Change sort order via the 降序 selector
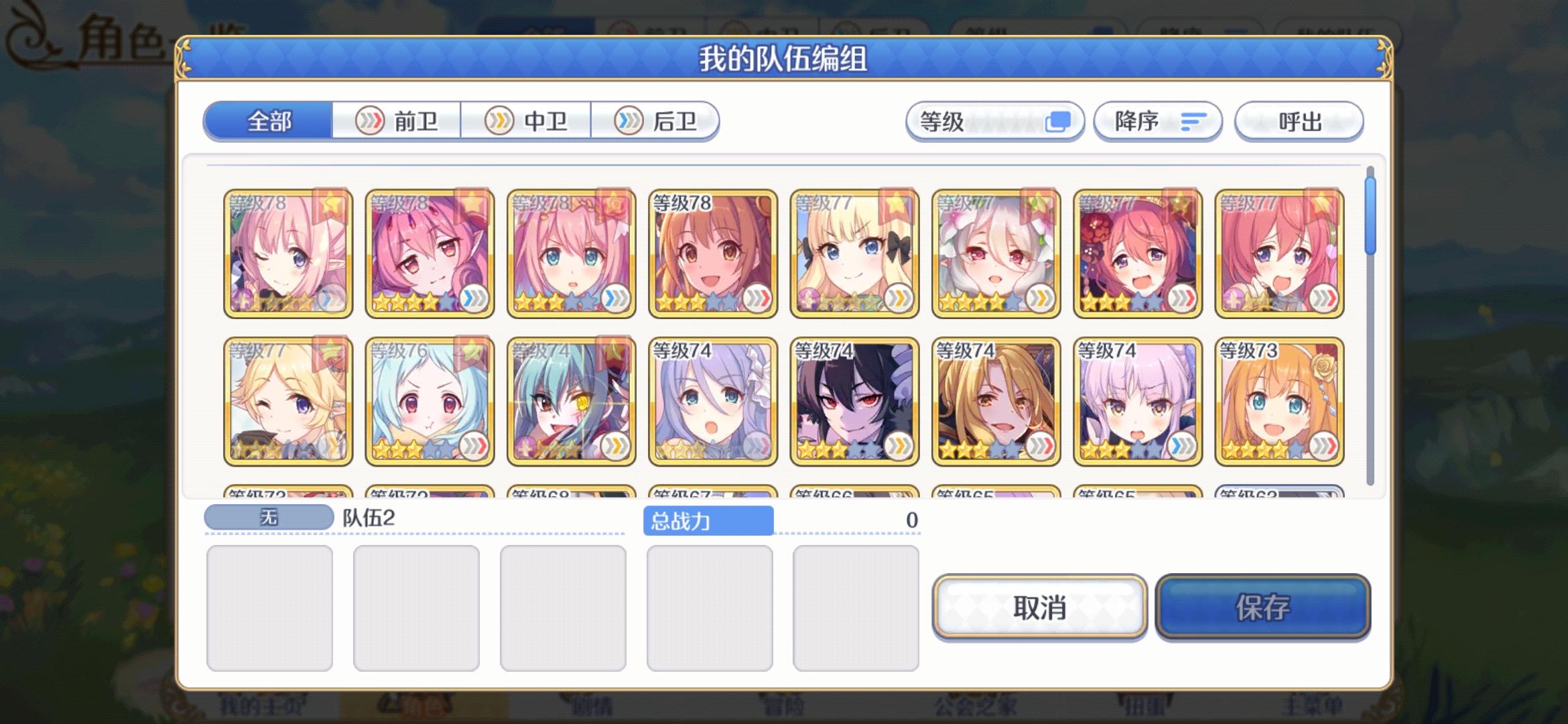 (x=1157, y=121)
